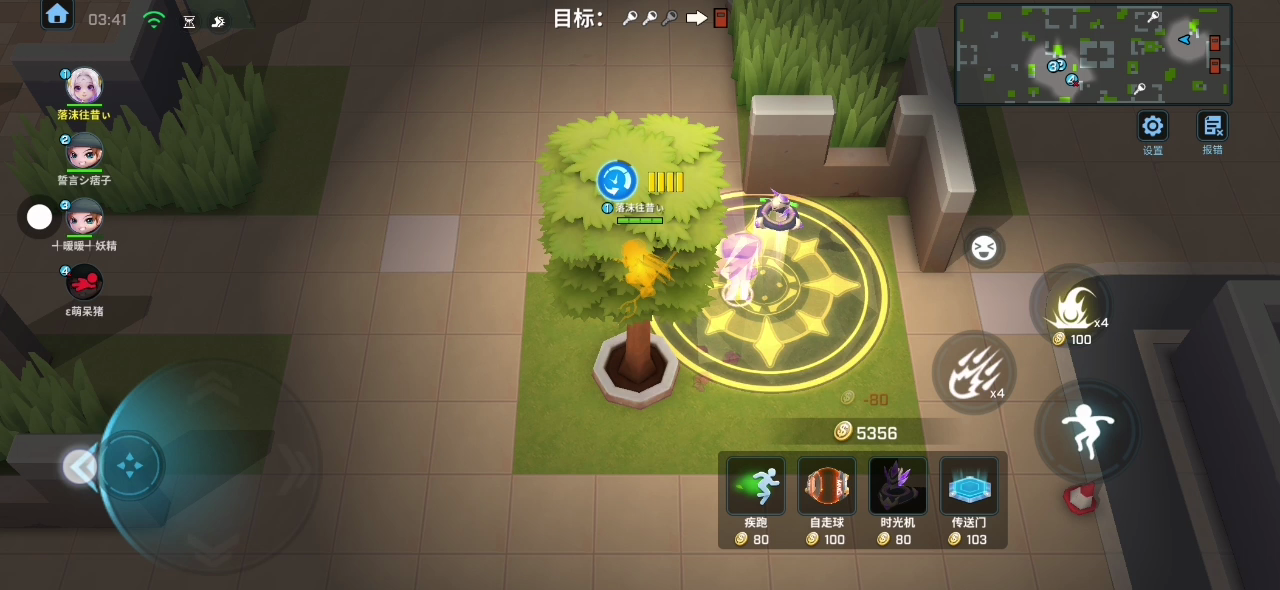Tap the white circle record button
This screenshot has width=1280, height=590.
pyautogui.click(x=39, y=217)
